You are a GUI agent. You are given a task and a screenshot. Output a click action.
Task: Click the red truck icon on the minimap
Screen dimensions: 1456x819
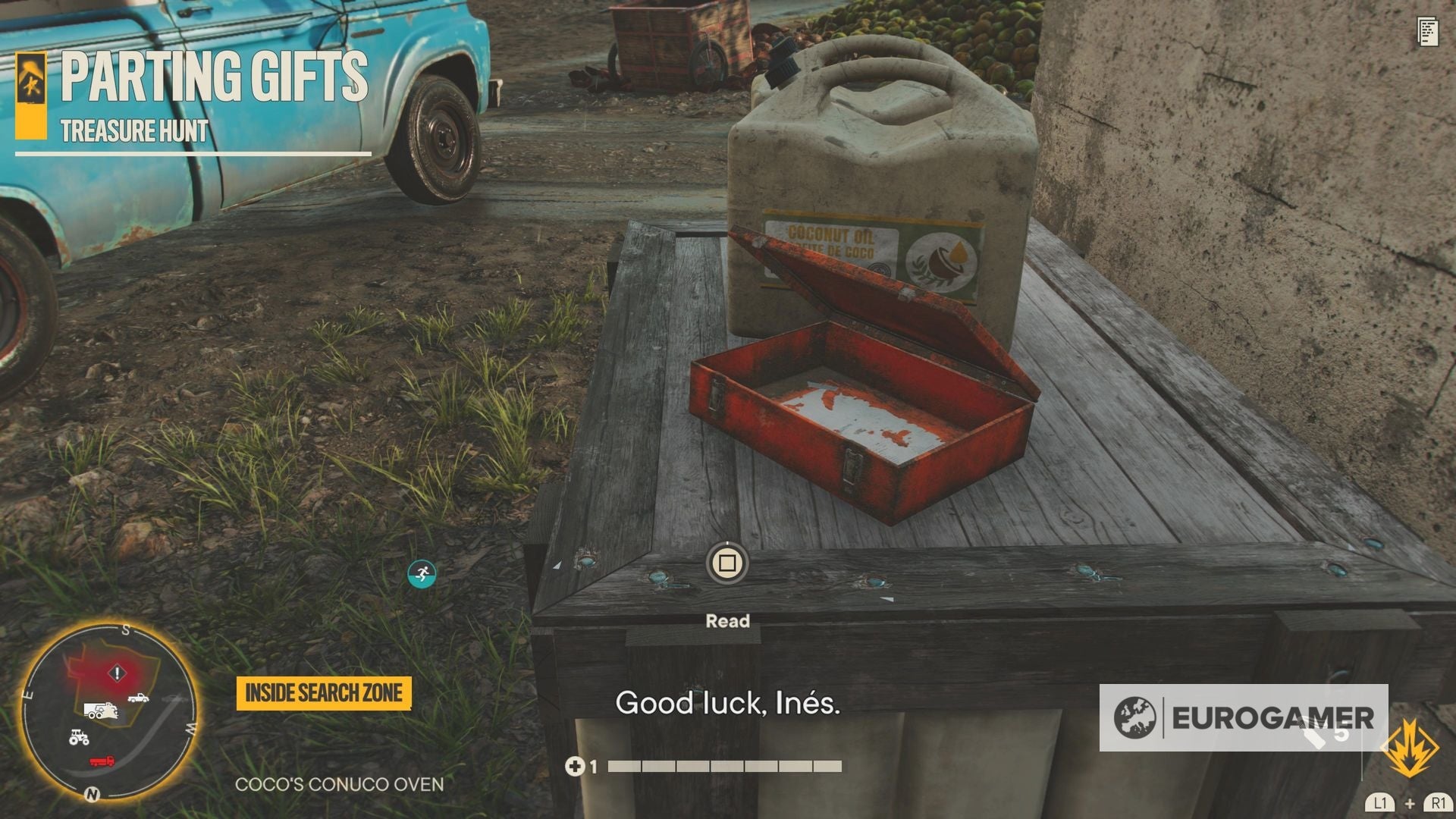[x=102, y=761]
